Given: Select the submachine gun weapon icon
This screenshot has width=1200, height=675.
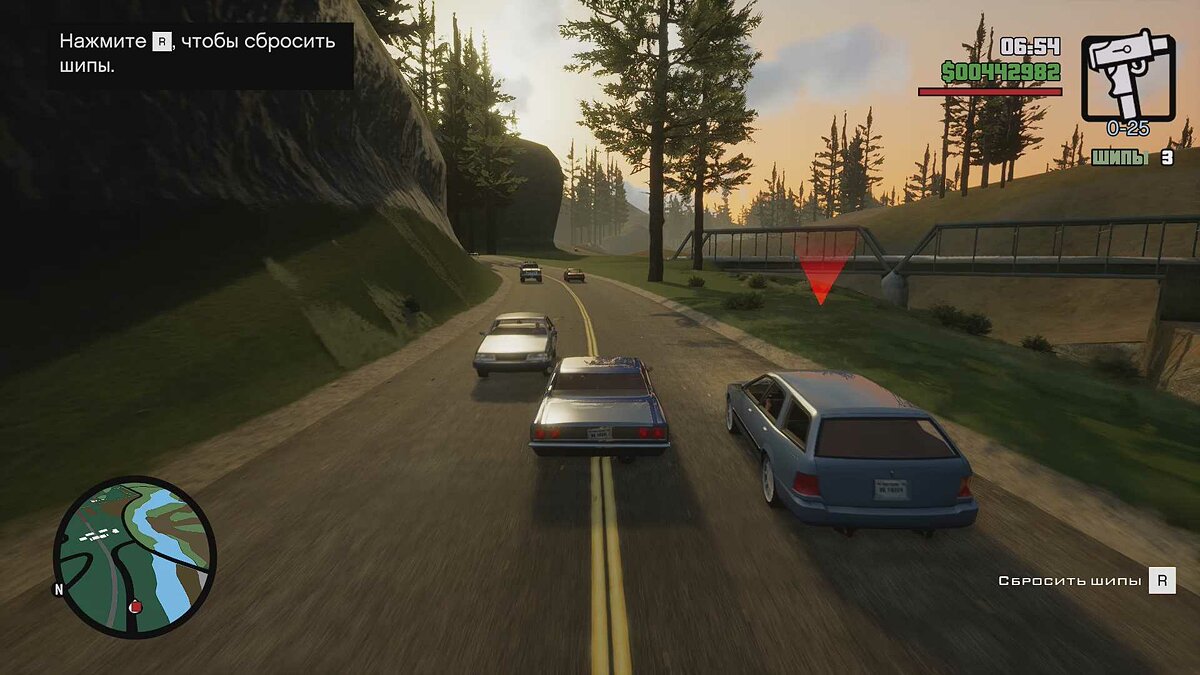Looking at the screenshot, I should tap(1128, 76).
